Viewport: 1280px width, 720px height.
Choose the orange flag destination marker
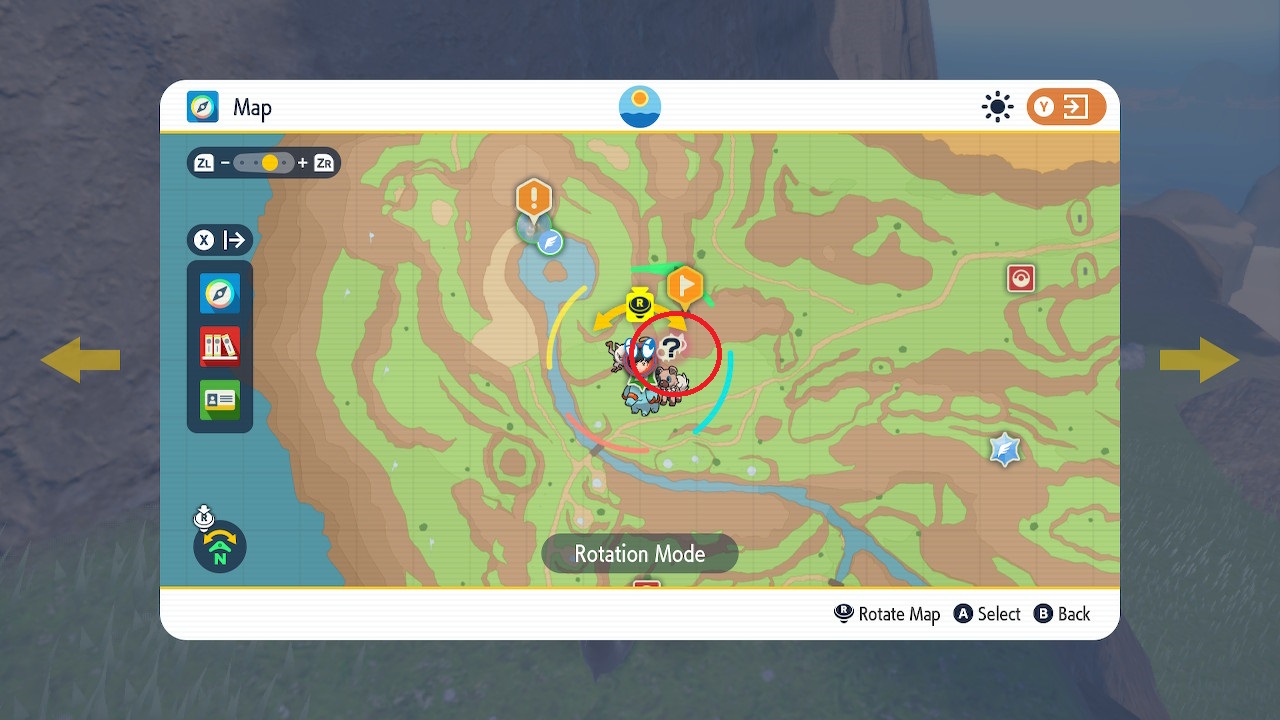(685, 287)
